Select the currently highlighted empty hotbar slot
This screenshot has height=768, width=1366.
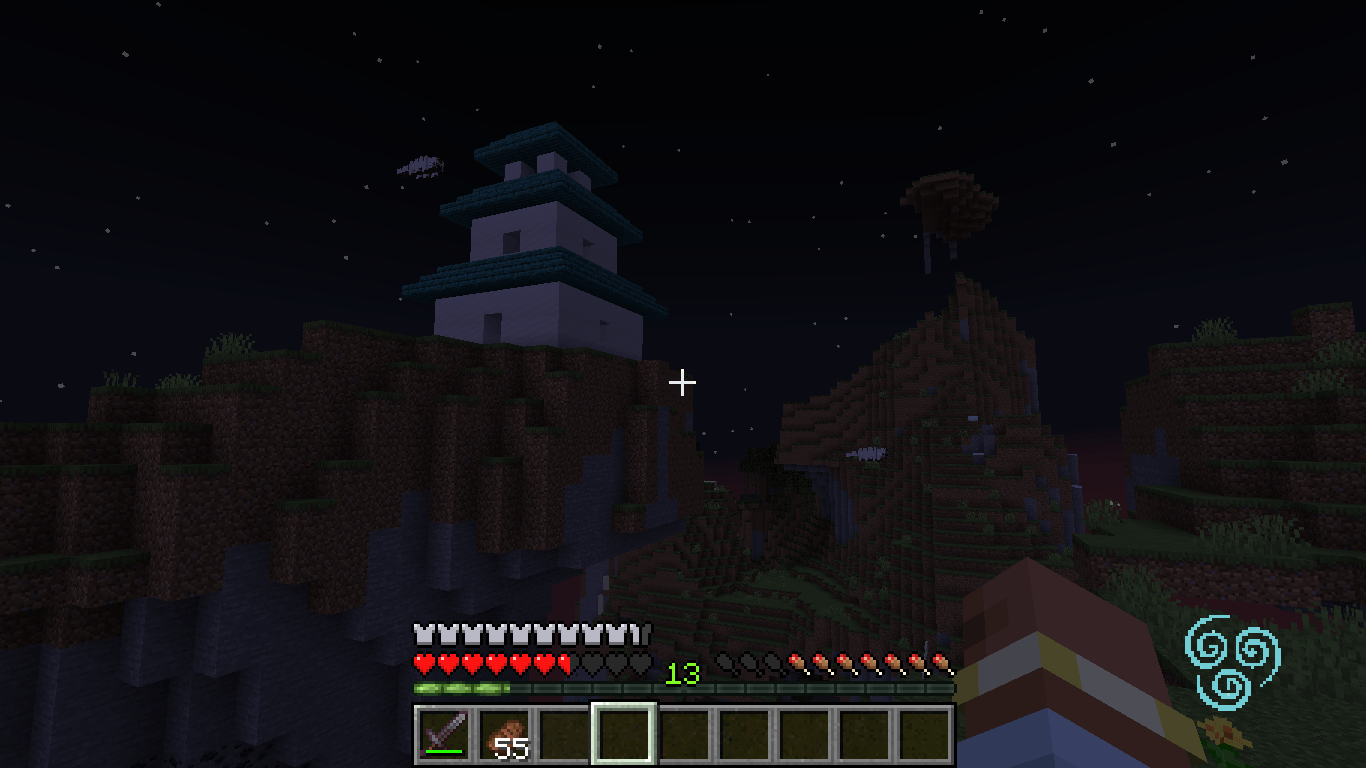coord(623,733)
